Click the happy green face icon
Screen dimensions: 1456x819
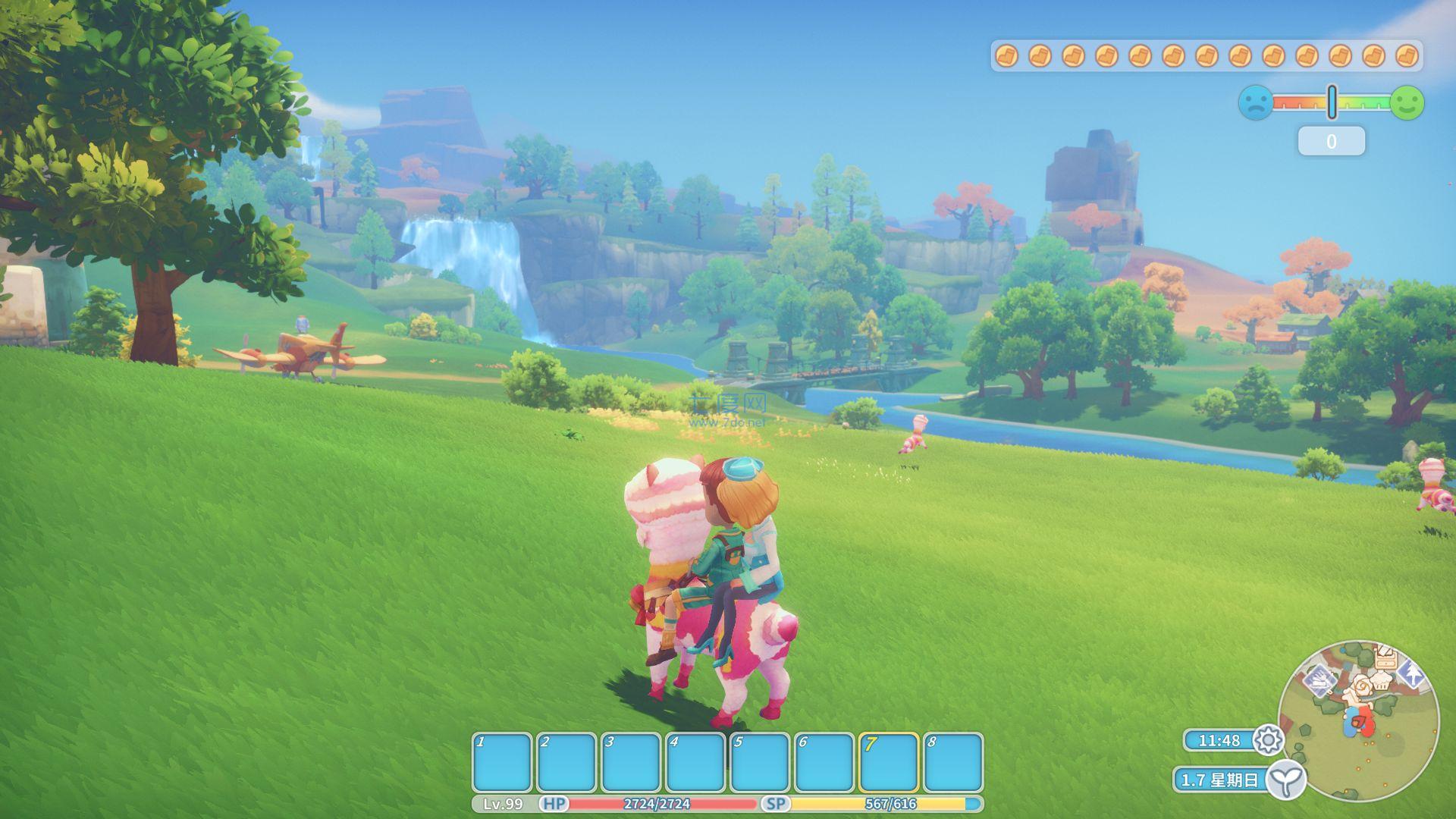1407,102
